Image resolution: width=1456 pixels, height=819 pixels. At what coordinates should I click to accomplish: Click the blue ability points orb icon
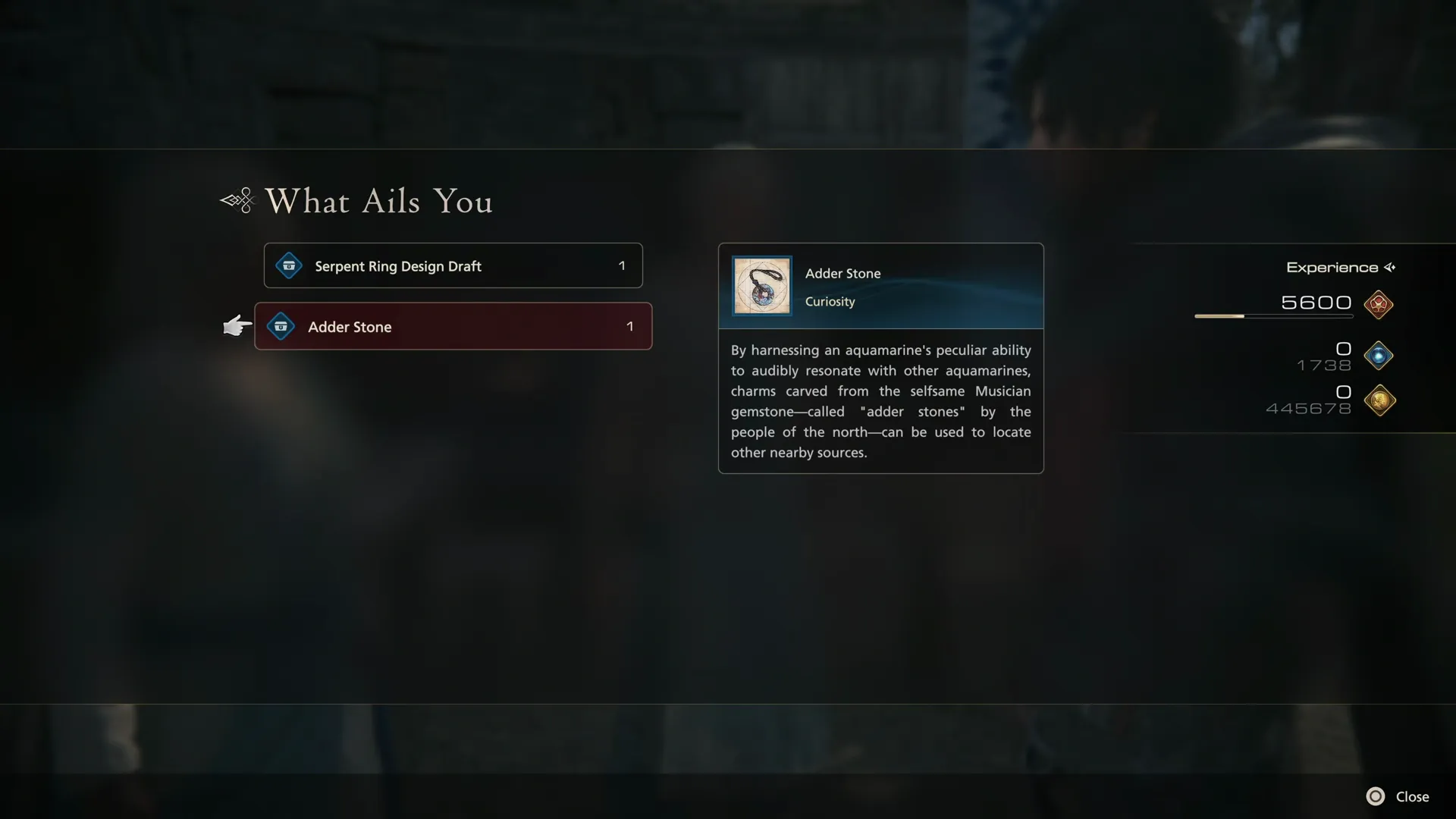(x=1379, y=355)
